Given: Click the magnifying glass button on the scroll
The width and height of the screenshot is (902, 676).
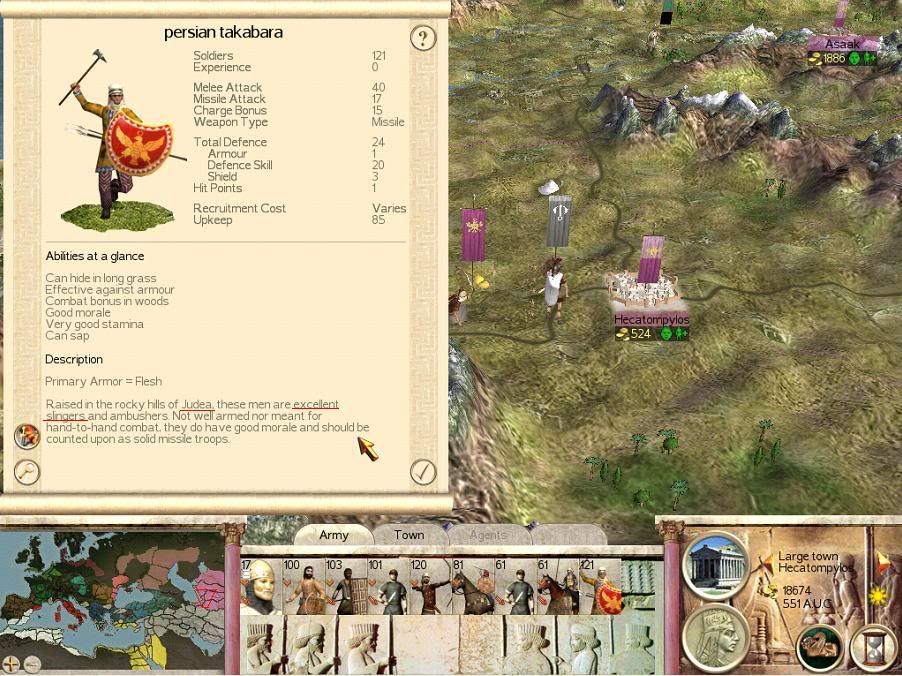Looking at the screenshot, I should (26, 472).
